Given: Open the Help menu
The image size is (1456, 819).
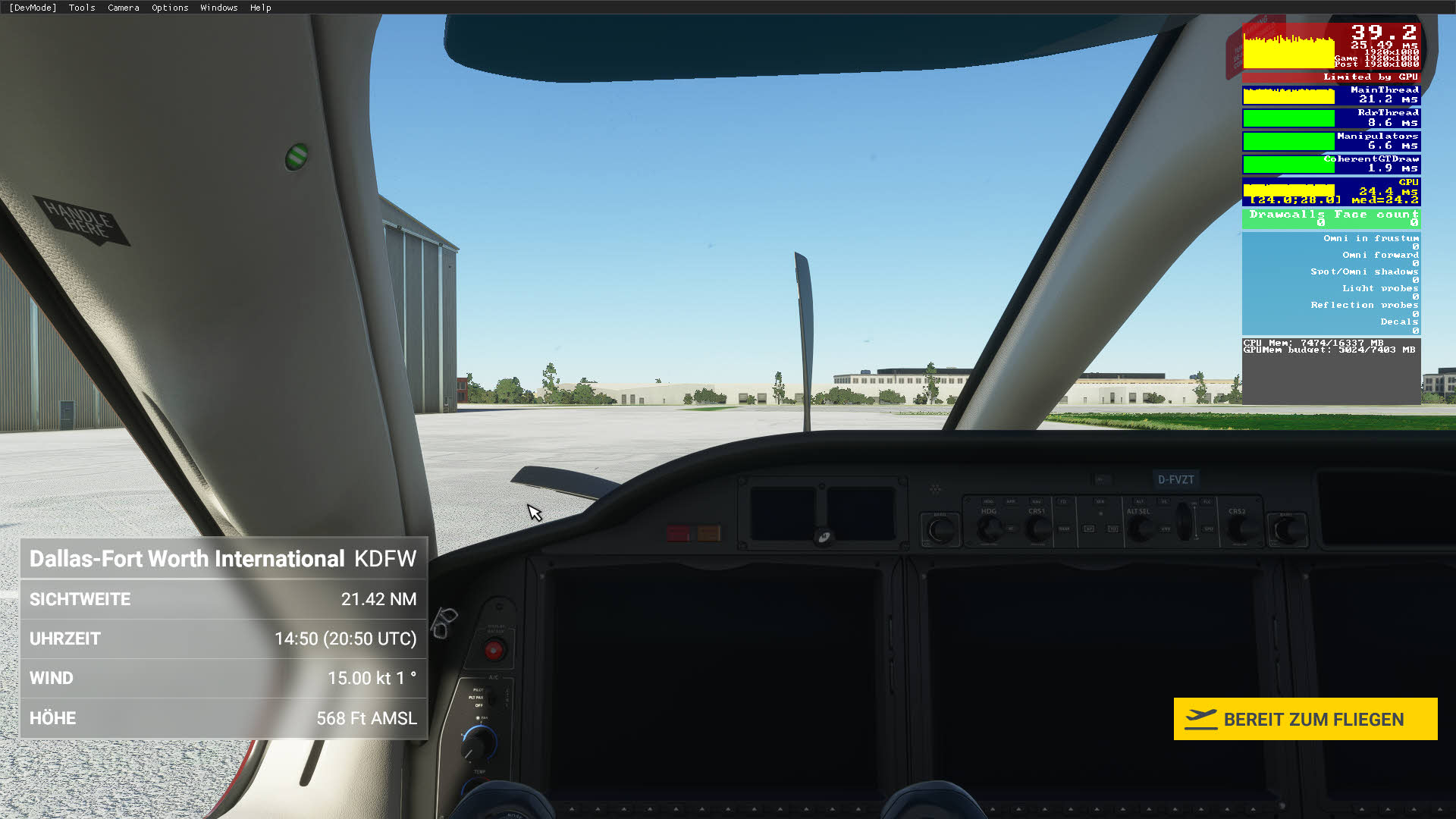Looking at the screenshot, I should pos(261,8).
